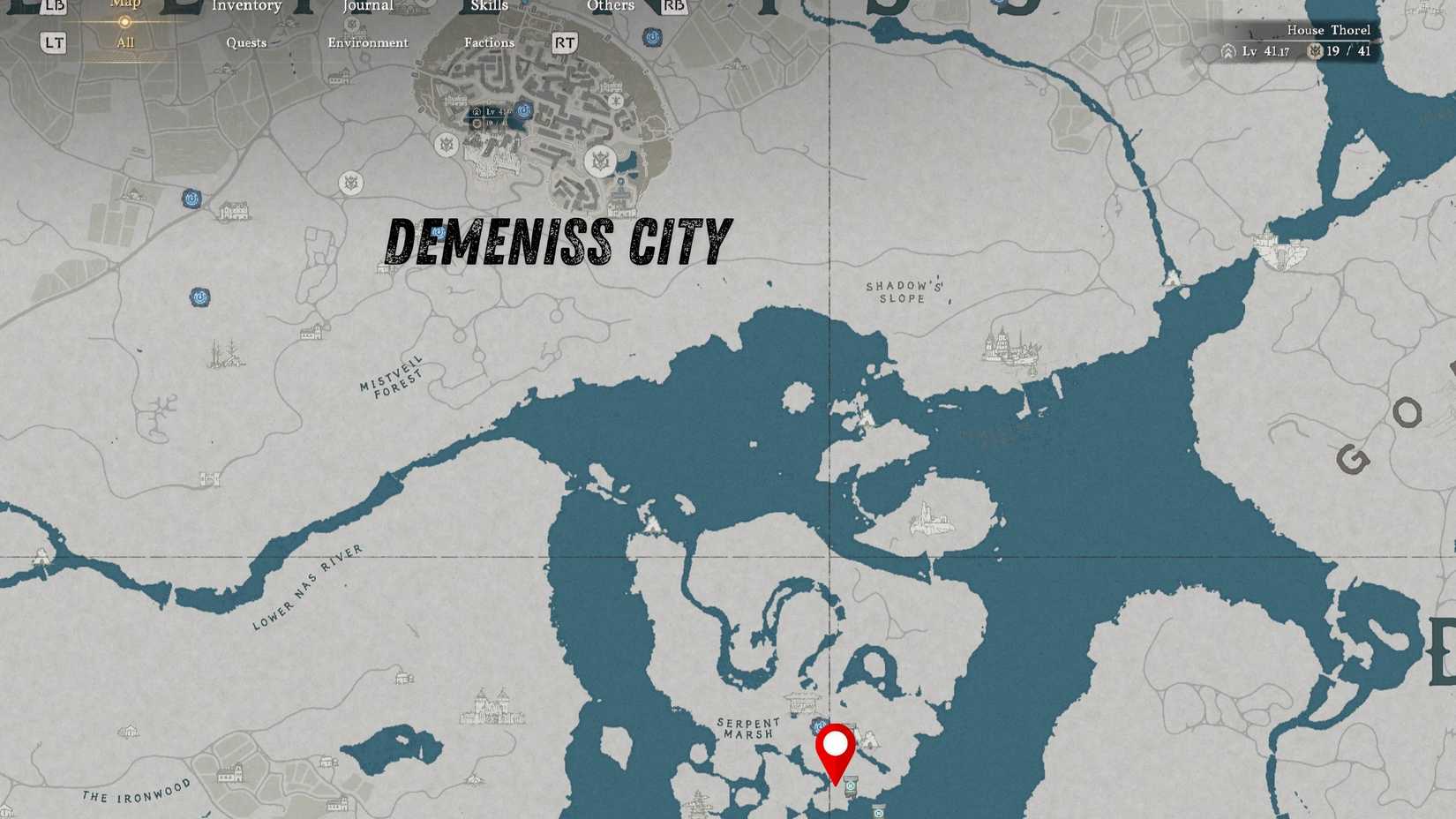Select the blue fast travel icon in Demeniss City
1456x819 pixels.
point(522,109)
